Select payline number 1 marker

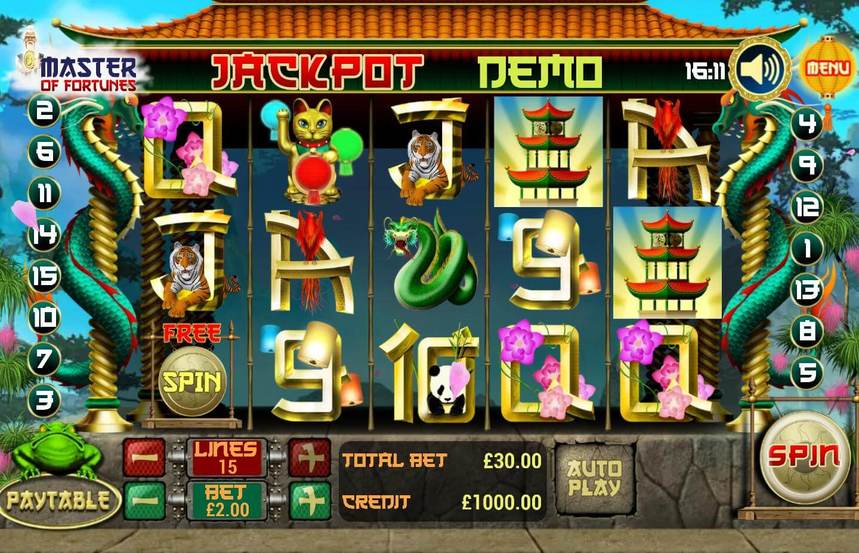[x=806, y=247]
